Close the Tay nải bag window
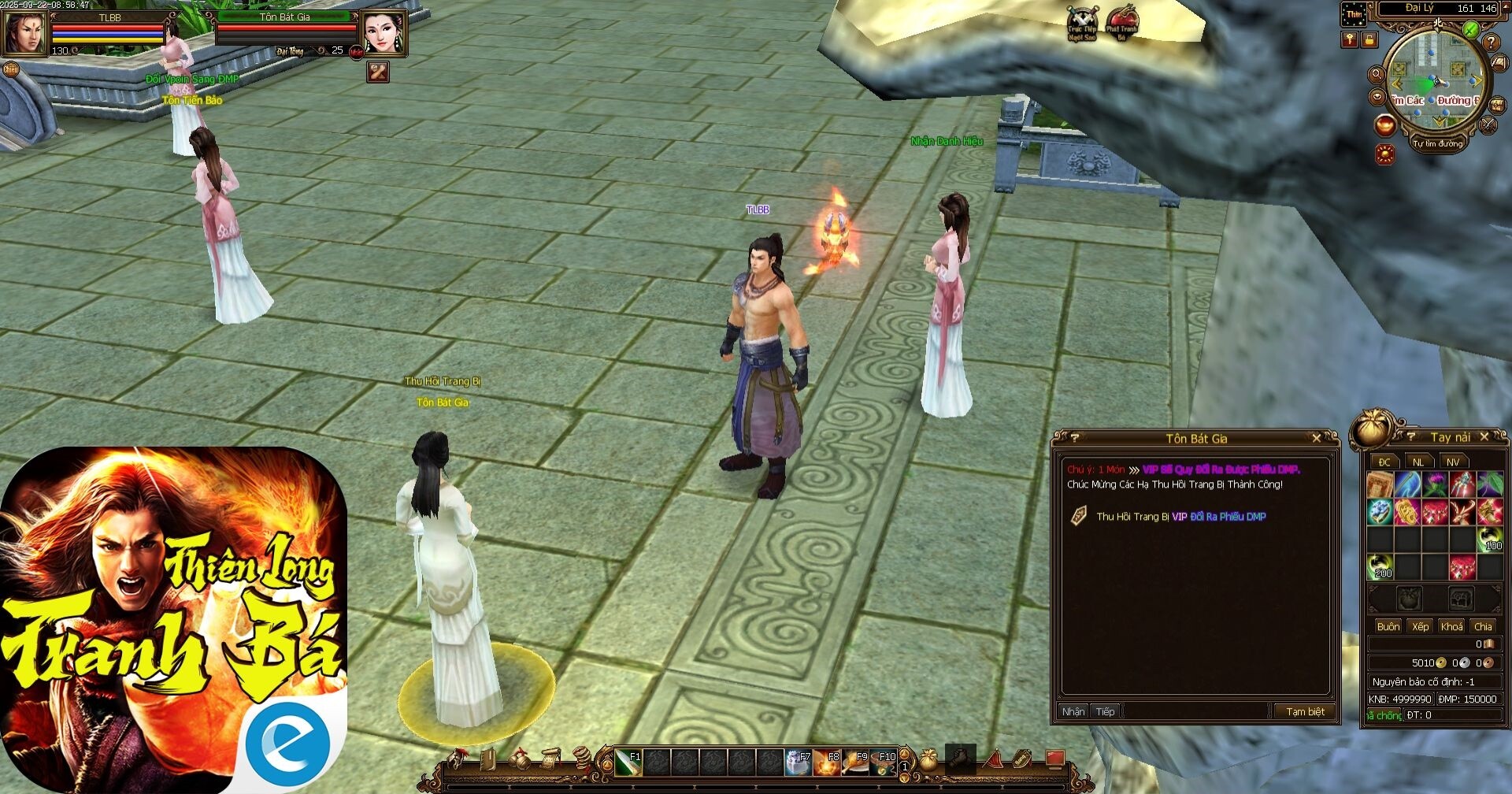The width and height of the screenshot is (1512, 794). click(x=1484, y=436)
